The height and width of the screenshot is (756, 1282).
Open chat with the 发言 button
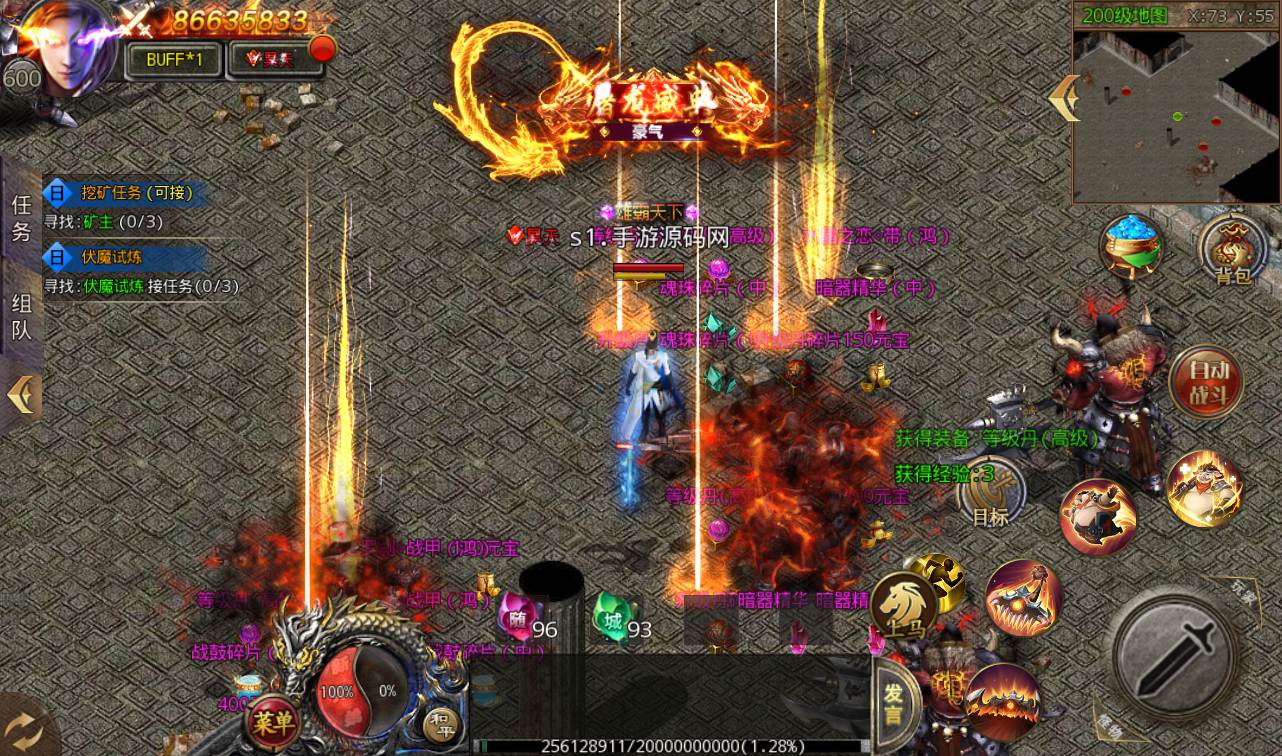click(x=895, y=701)
